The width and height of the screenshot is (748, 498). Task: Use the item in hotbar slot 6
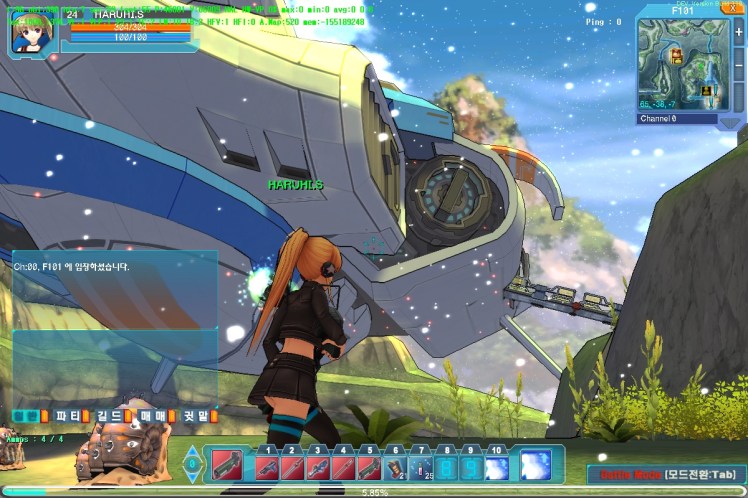point(395,468)
